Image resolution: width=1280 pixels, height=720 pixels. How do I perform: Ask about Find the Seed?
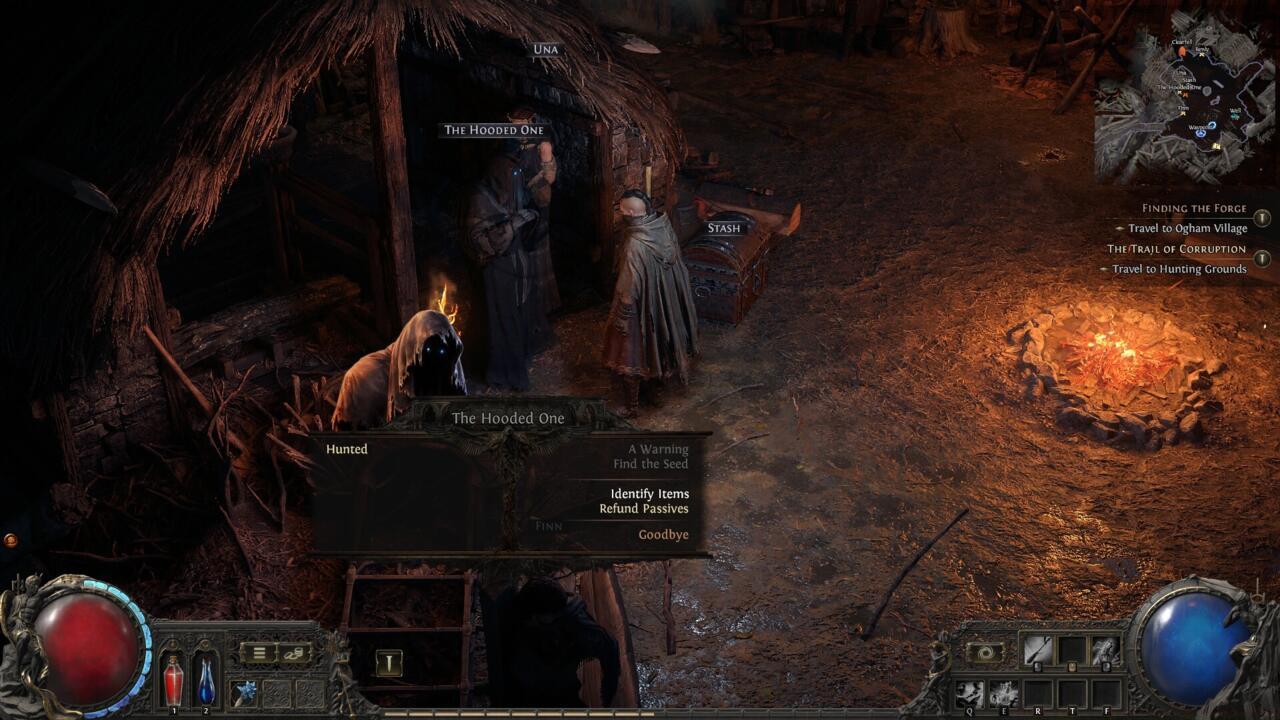[x=651, y=464]
